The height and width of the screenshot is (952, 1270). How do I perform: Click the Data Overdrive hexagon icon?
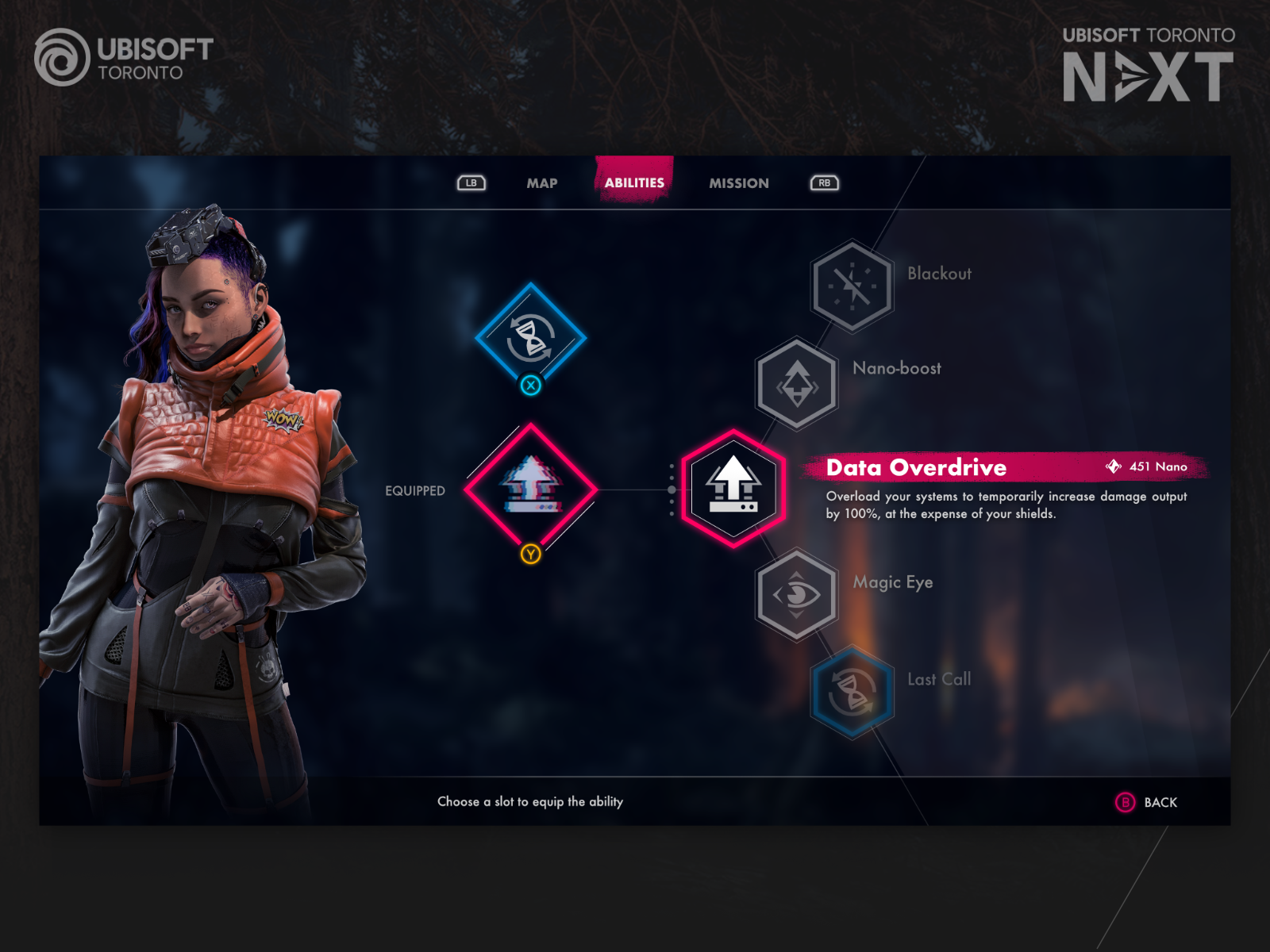(x=733, y=487)
